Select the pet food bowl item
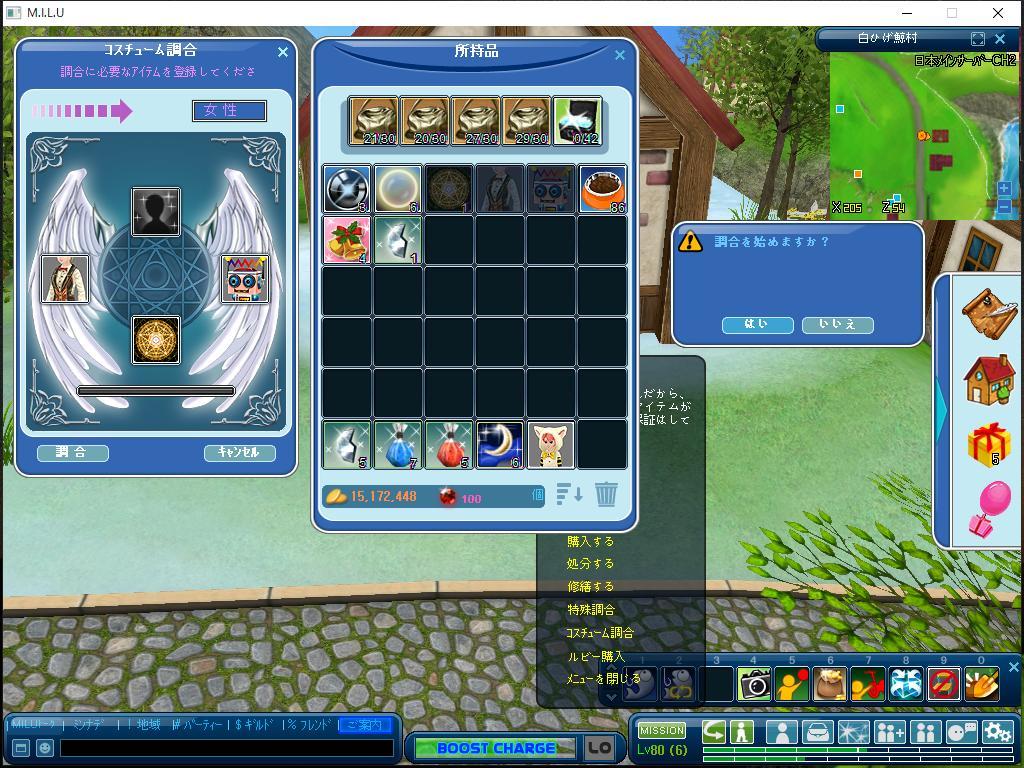1024x768 pixels. (x=602, y=189)
